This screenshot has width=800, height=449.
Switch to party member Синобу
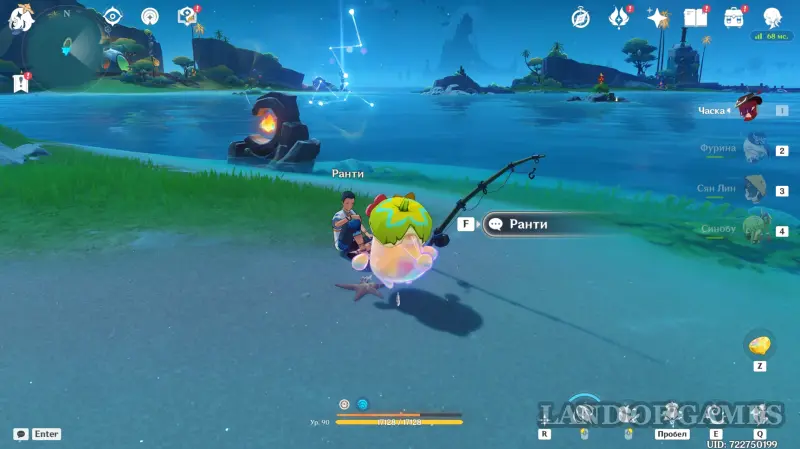coord(754,229)
